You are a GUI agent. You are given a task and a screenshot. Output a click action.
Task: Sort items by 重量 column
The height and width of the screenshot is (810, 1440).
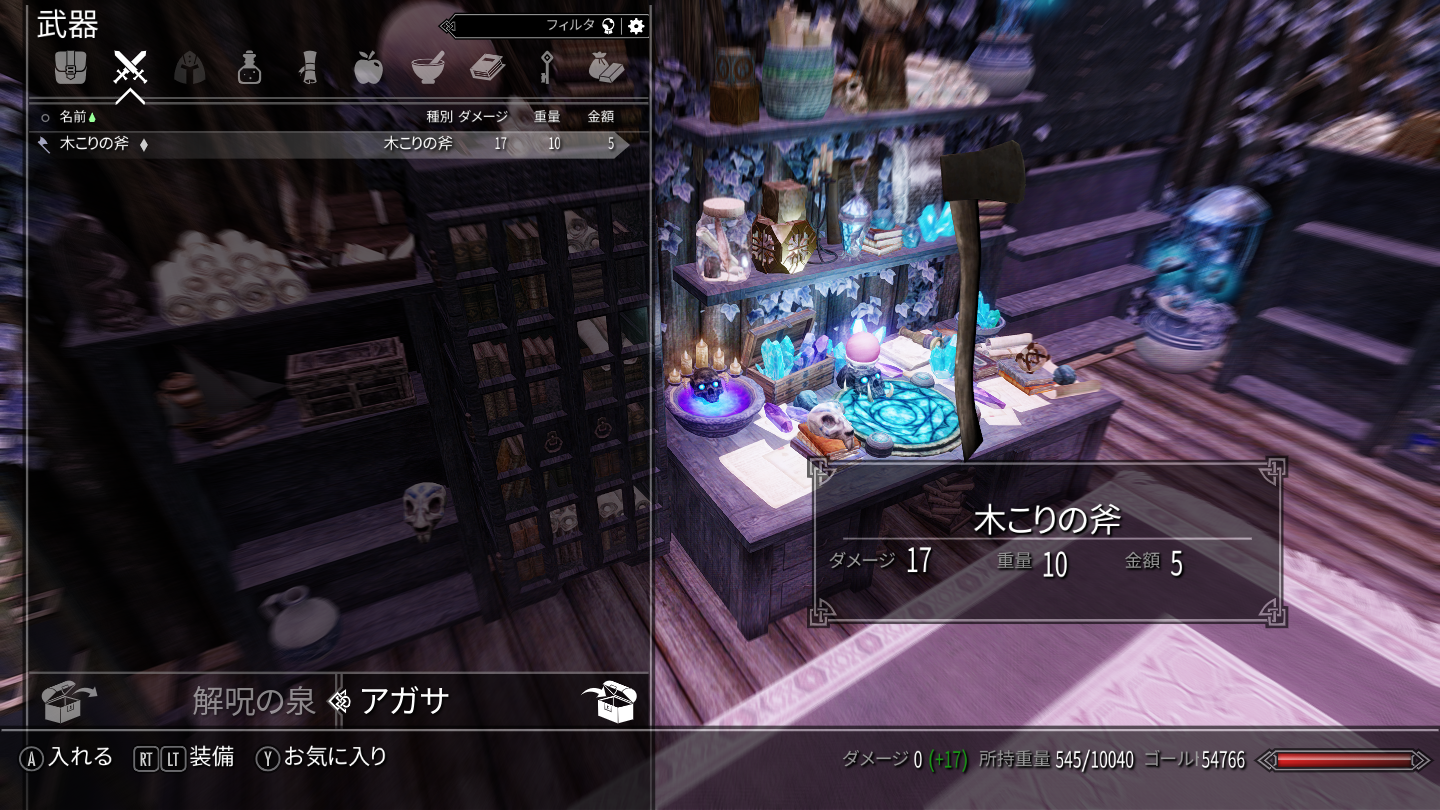[547, 117]
